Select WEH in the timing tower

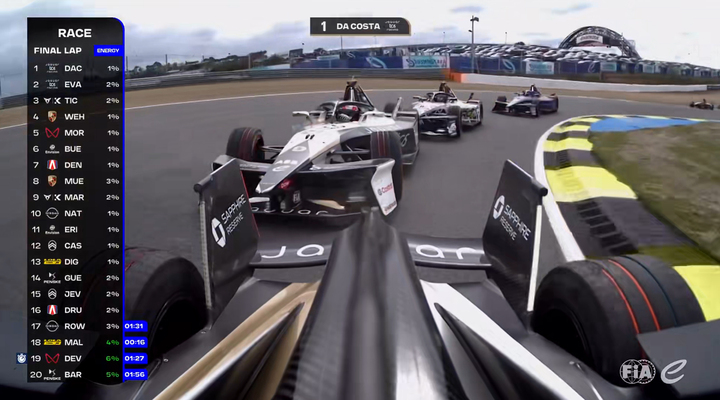click(76, 116)
